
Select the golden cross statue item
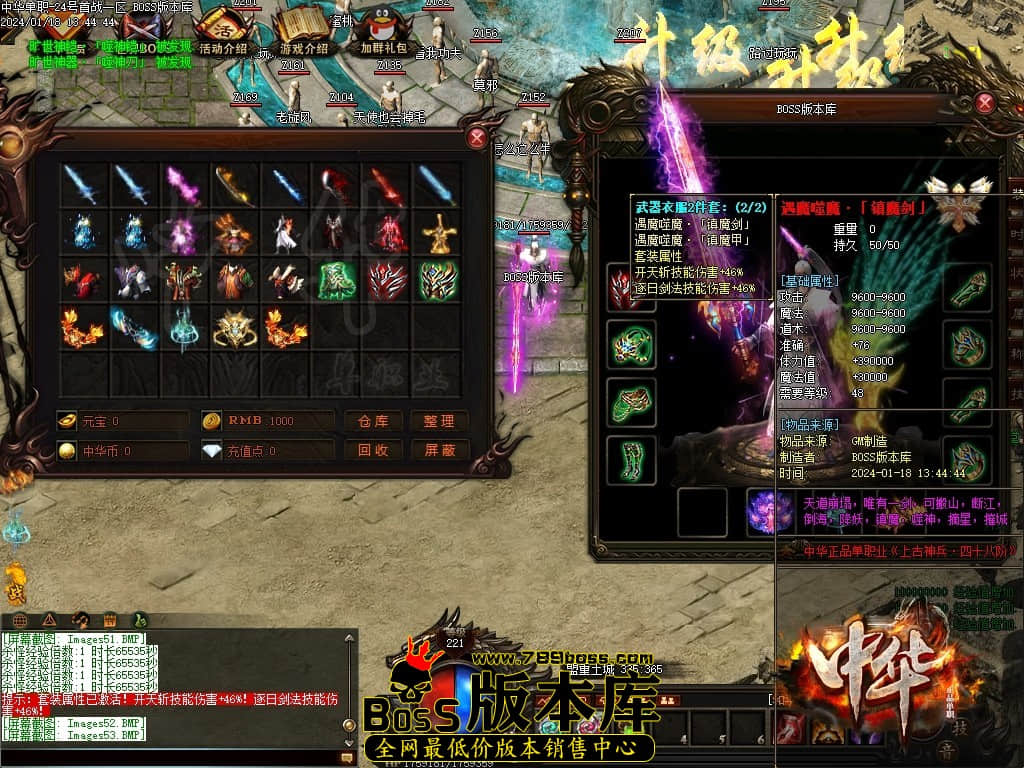click(438, 234)
